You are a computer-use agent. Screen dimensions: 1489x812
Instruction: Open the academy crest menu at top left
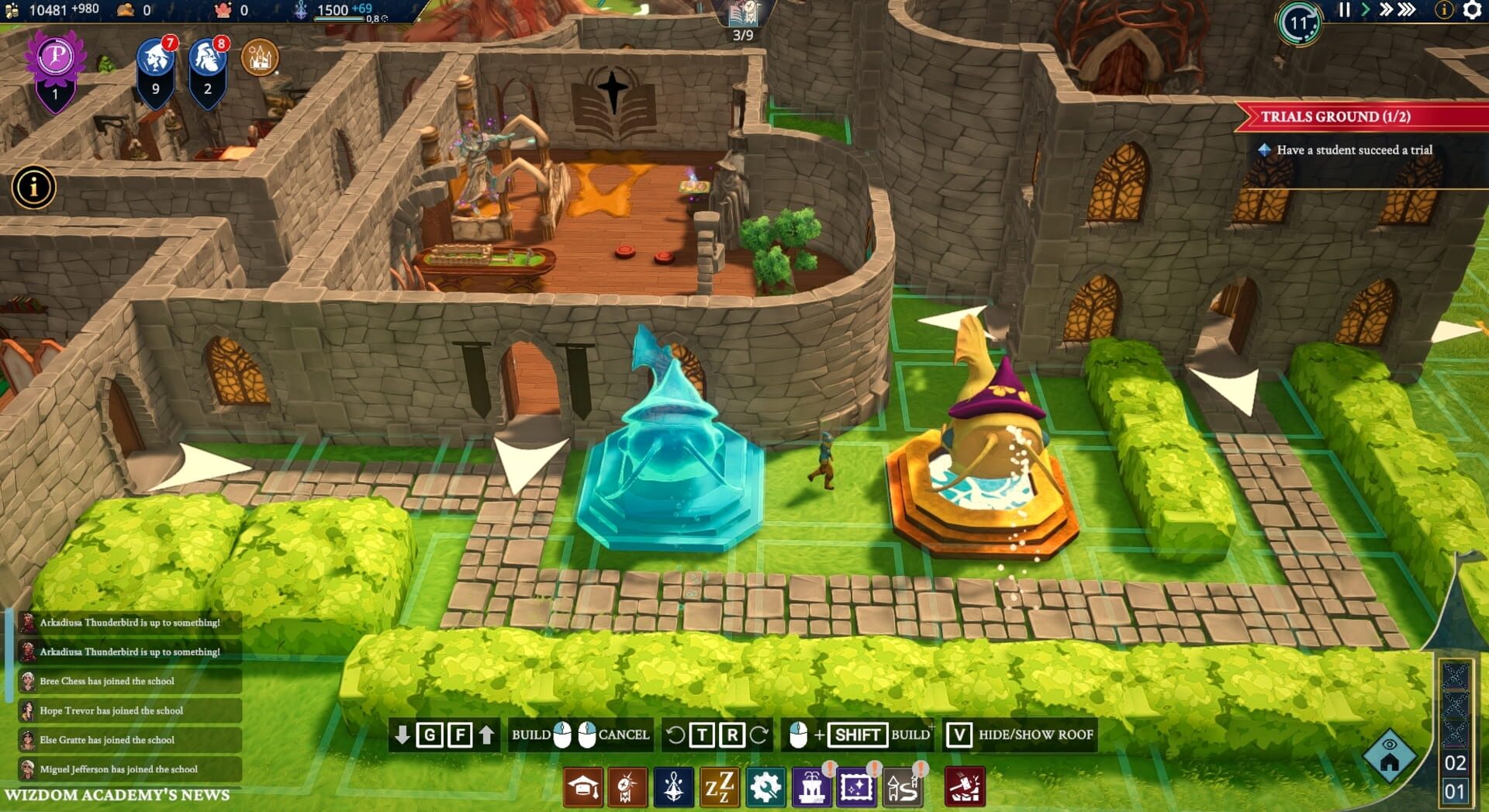[x=258, y=57]
